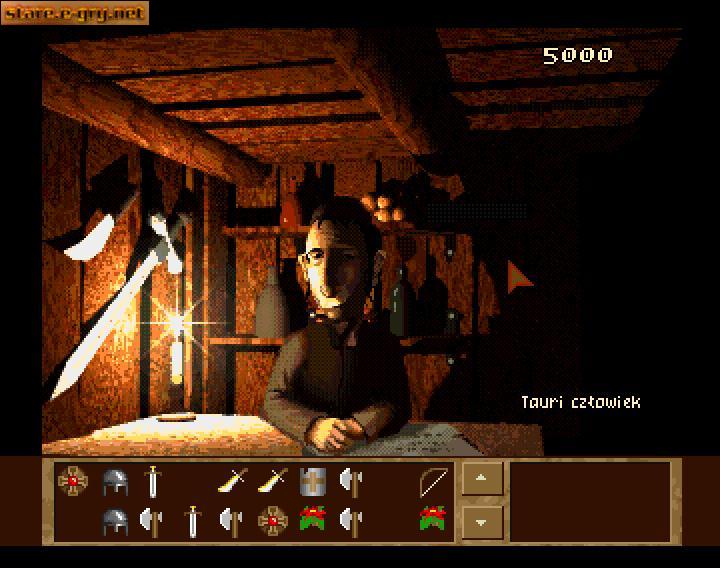
Task: Click the inventory scroll down arrow button
Action: (482, 521)
